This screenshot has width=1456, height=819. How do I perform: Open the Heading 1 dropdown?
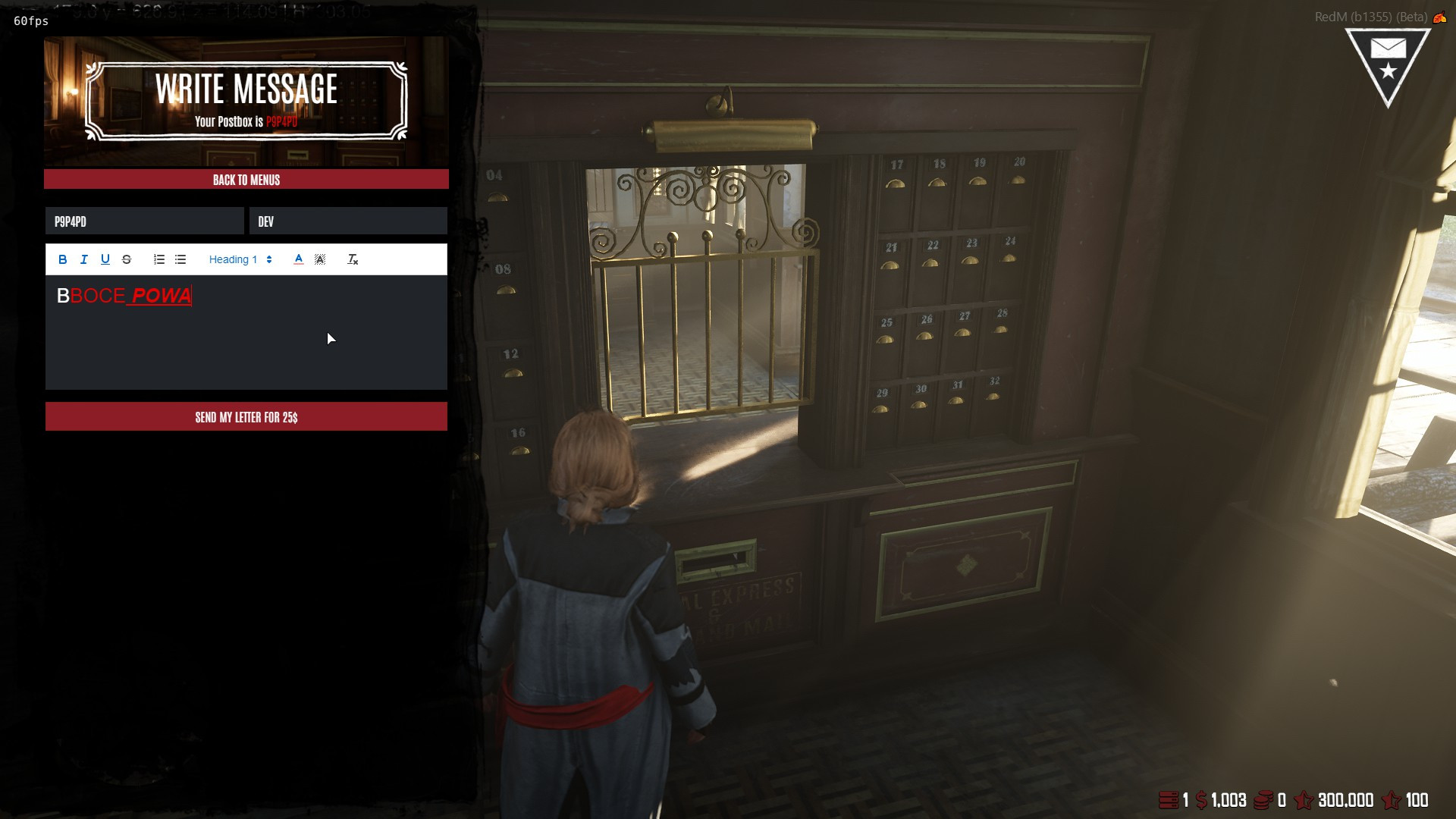tap(240, 259)
